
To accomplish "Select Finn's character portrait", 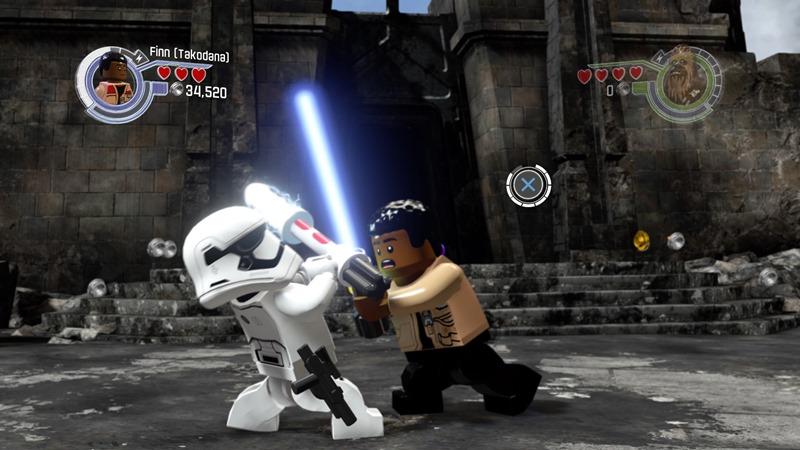I will pyautogui.click(x=113, y=79).
